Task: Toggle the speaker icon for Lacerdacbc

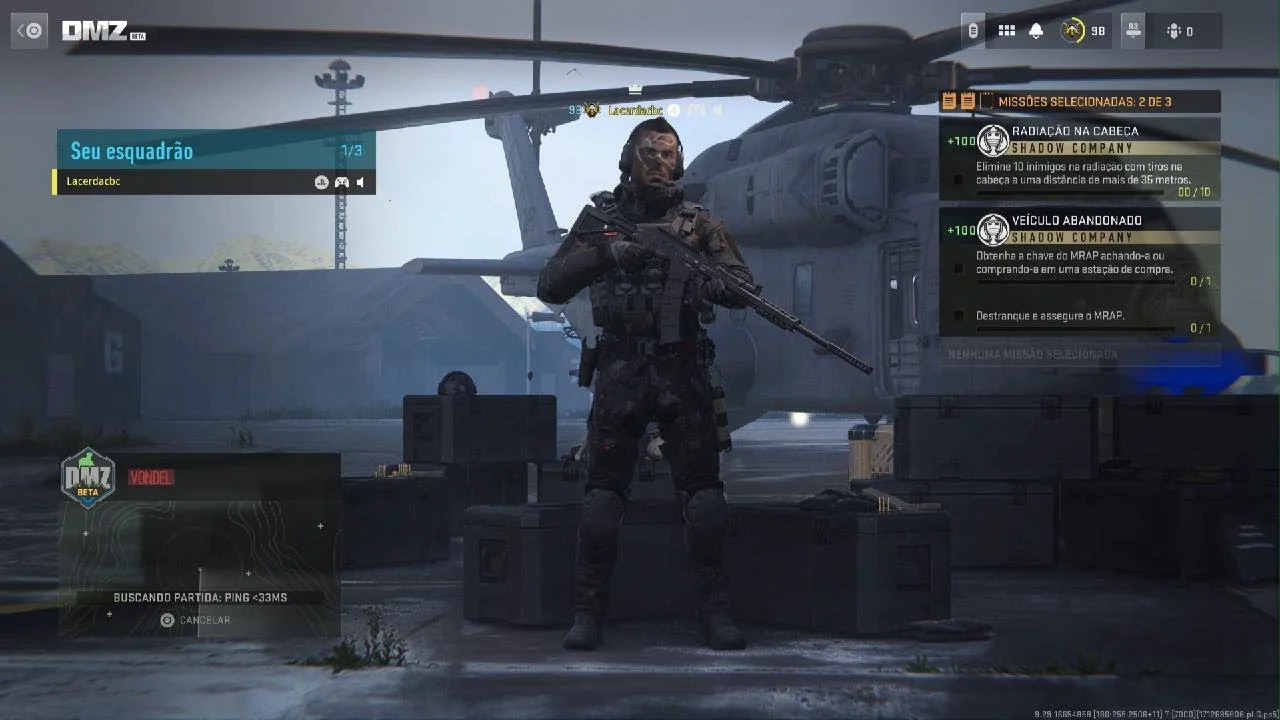Action: 360,182
